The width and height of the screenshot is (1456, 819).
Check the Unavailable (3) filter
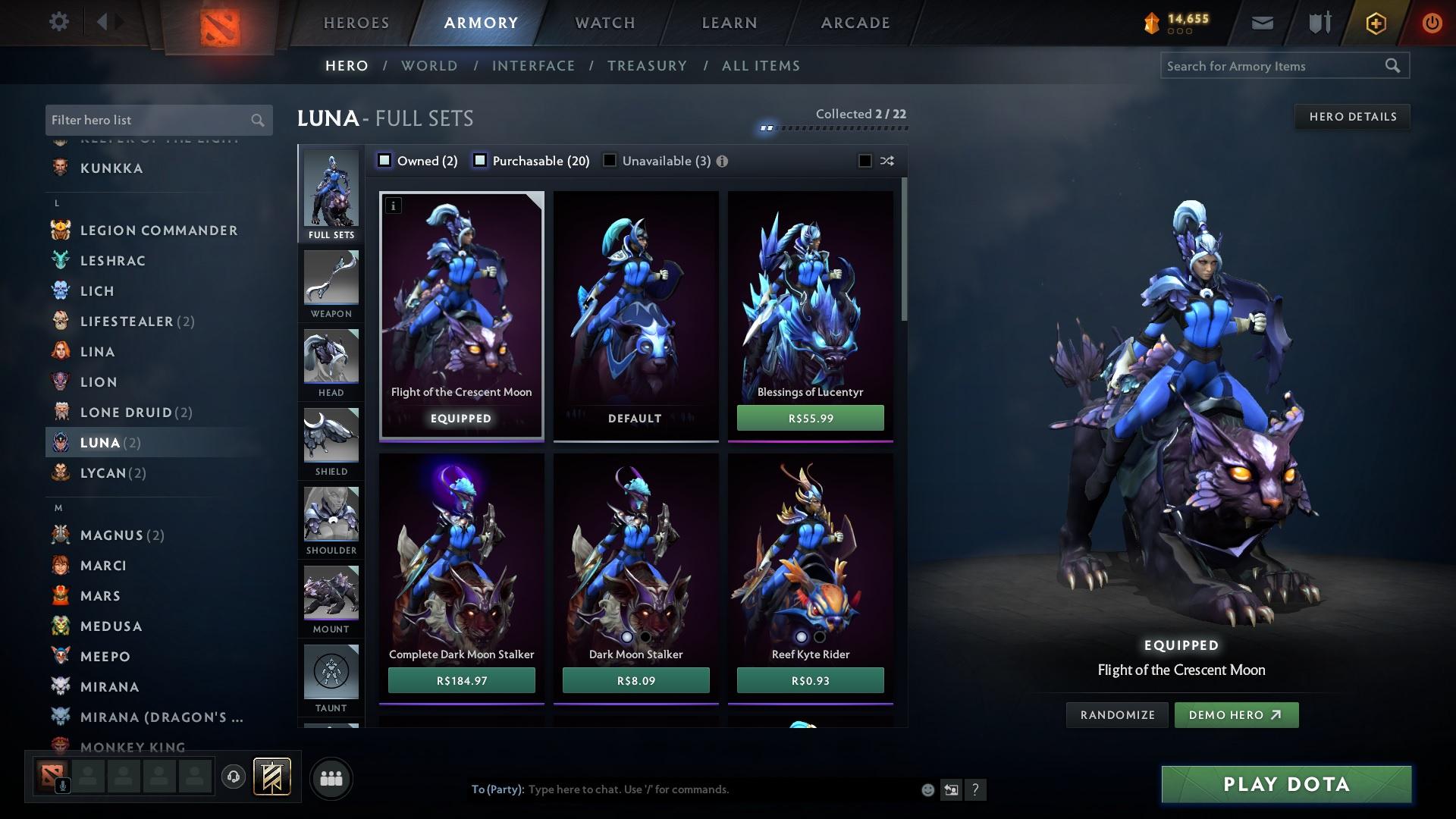(x=610, y=160)
